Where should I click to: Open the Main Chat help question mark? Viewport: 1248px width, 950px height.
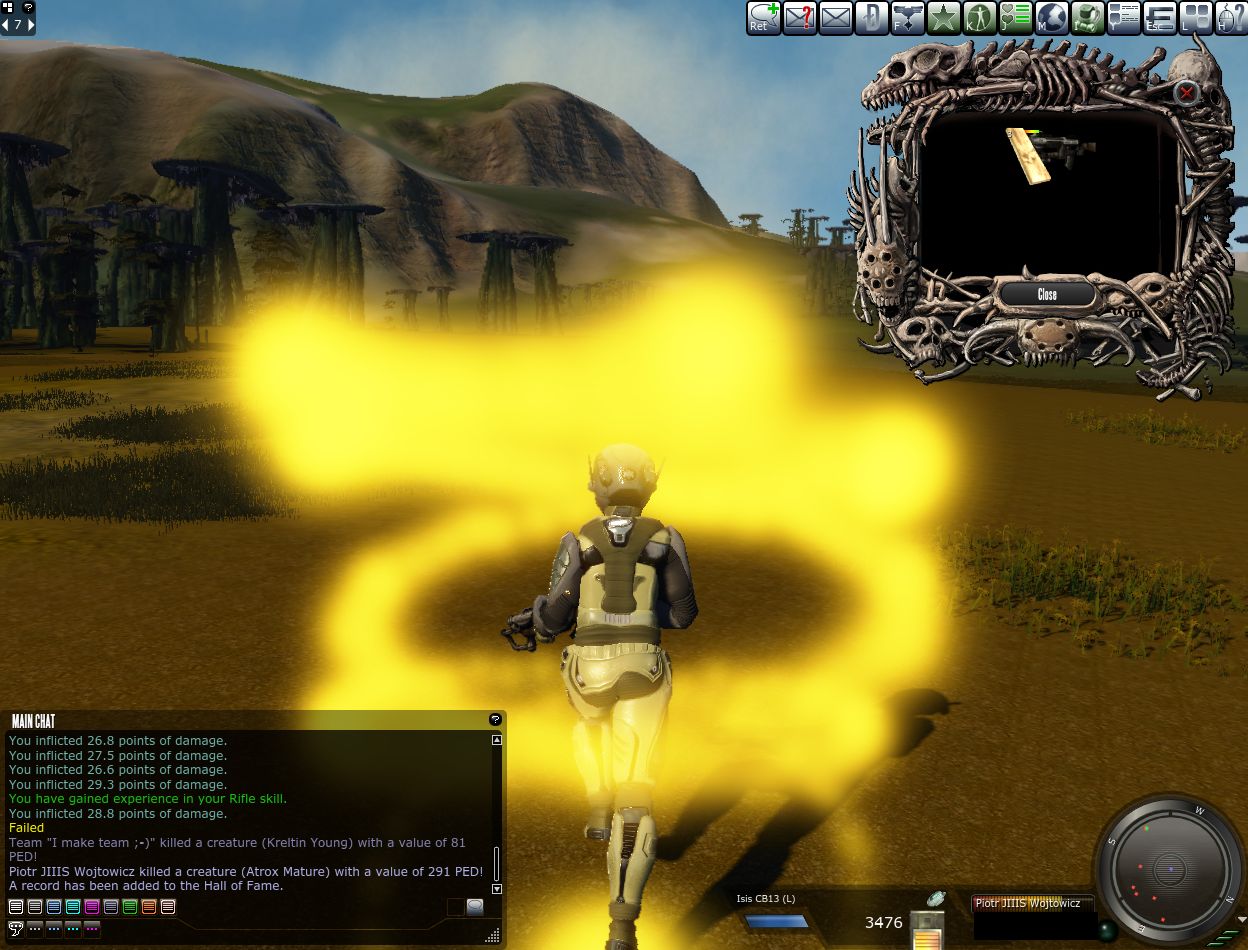point(494,720)
